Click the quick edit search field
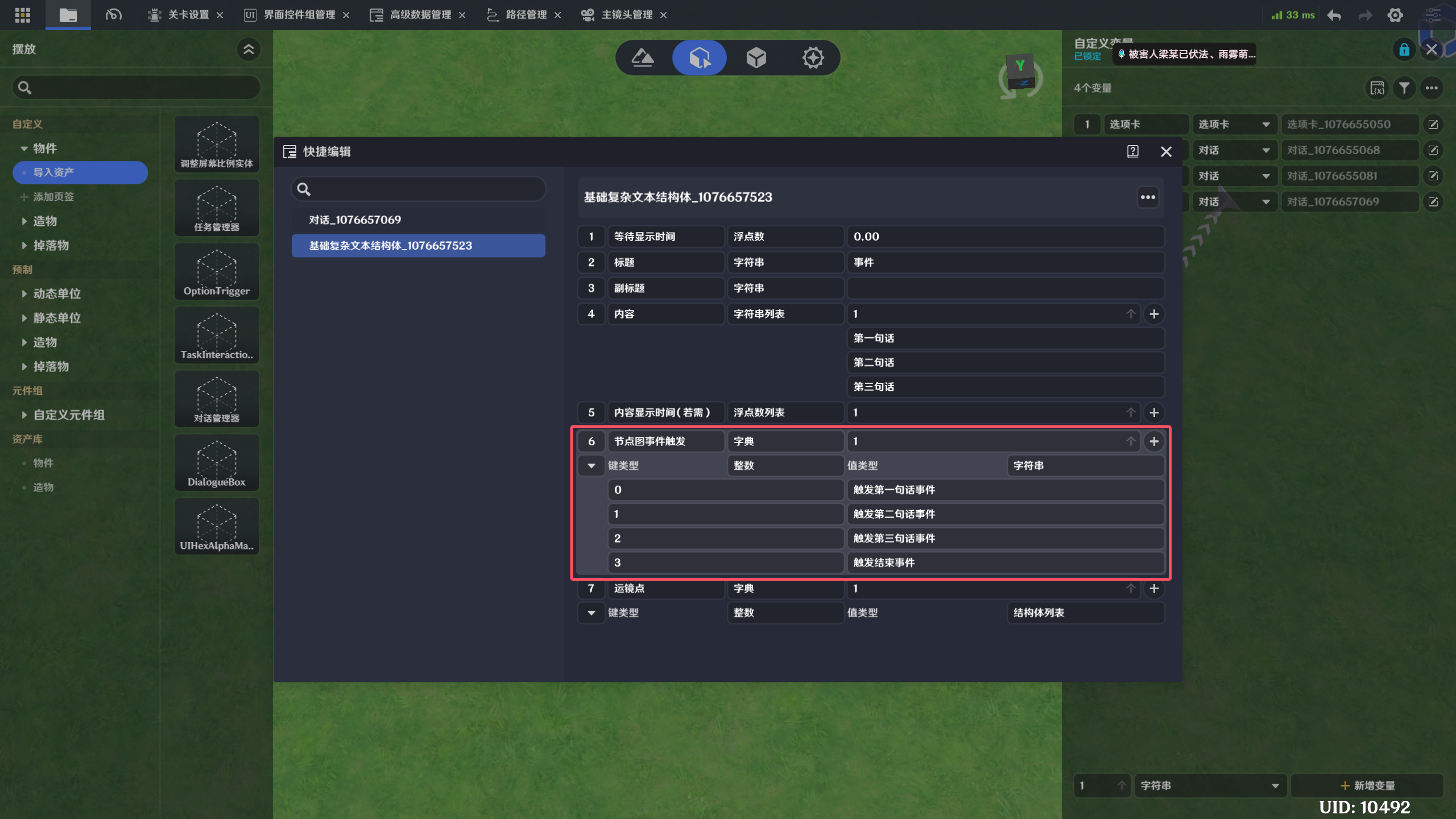Viewport: 1456px width, 819px height. click(424, 189)
